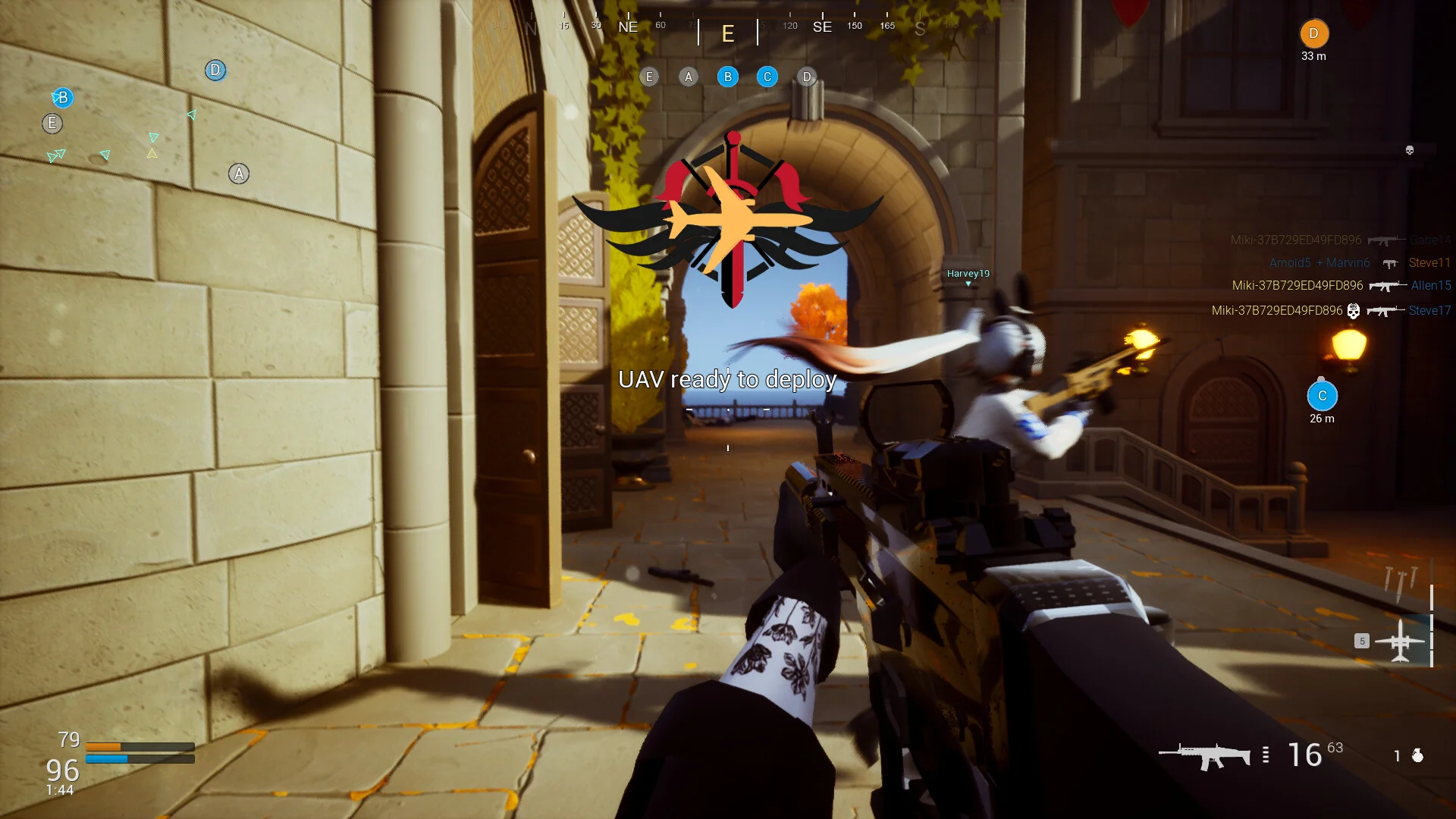Click the minimap's E objective marker
Image resolution: width=1456 pixels, height=819 pixels.
(x=52, y=123)
